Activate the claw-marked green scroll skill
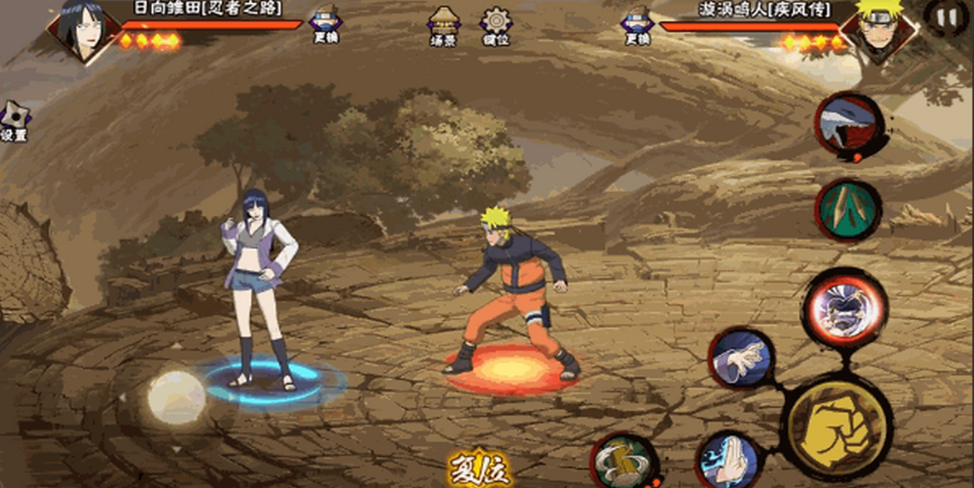974x488 pixels. tap(848, 210)
